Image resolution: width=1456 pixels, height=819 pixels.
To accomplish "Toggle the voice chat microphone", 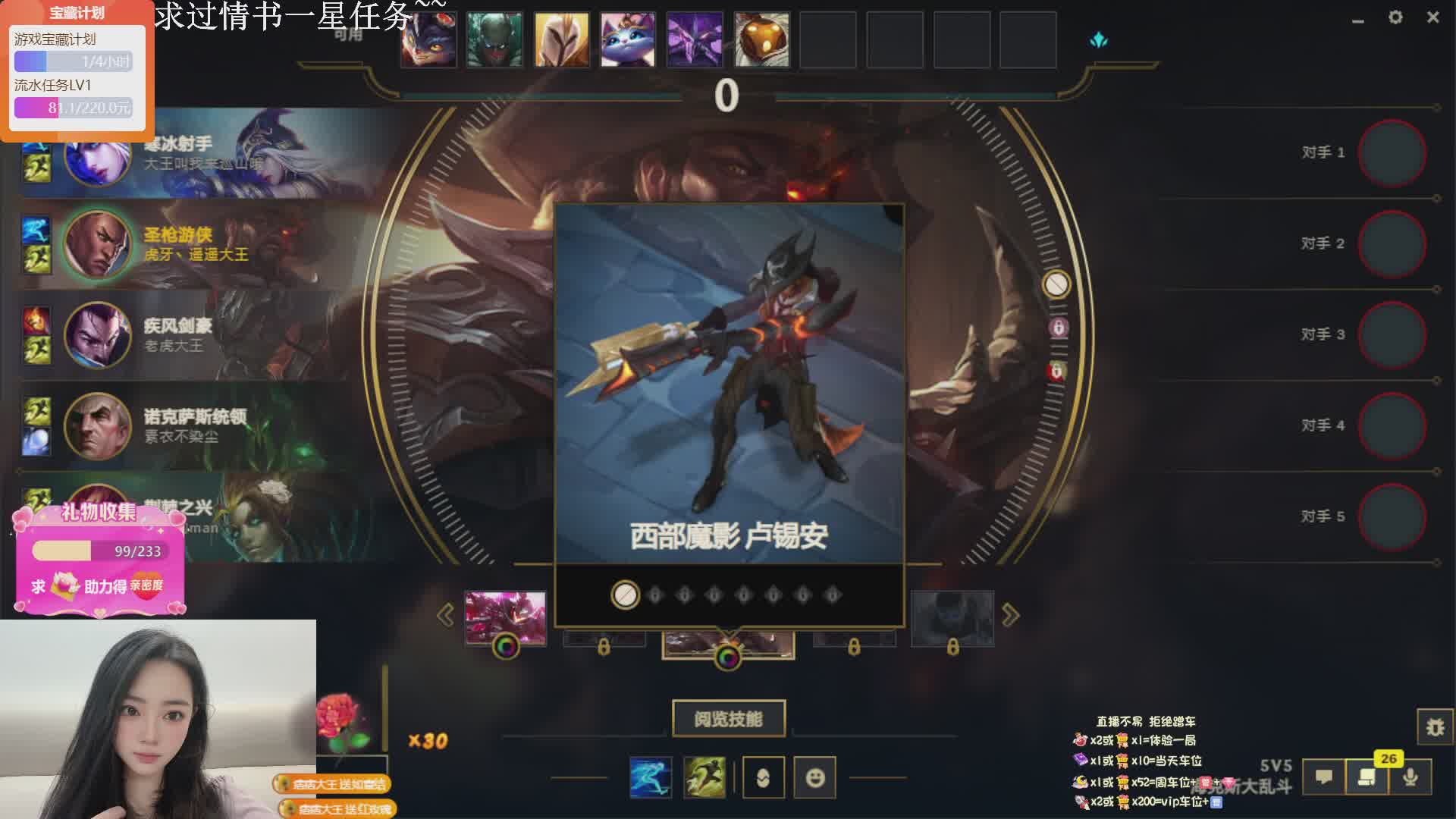I will coord(1410,777).
